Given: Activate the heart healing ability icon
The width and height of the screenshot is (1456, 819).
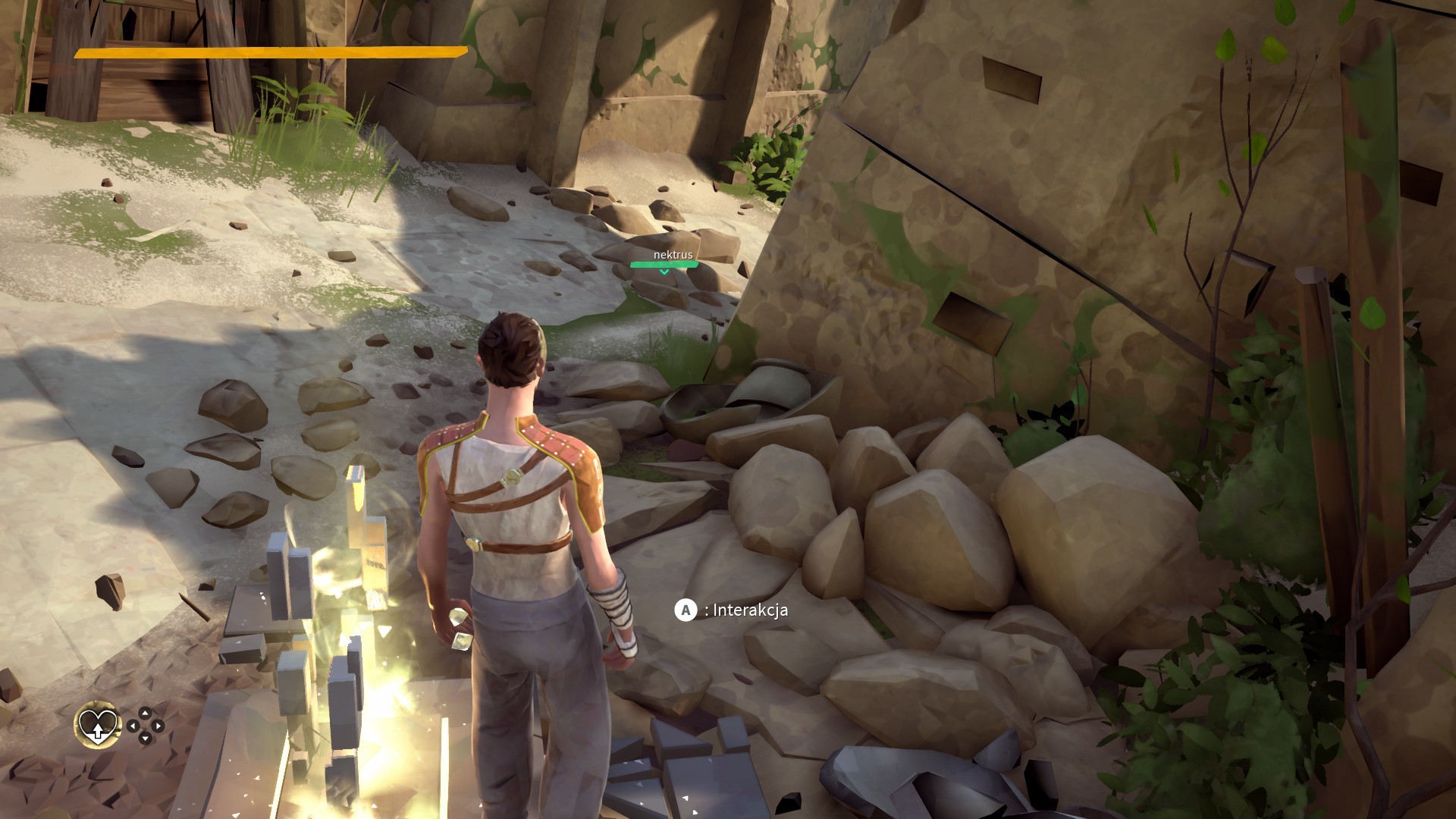Looking at the screenshot, I should click(98, 724).
